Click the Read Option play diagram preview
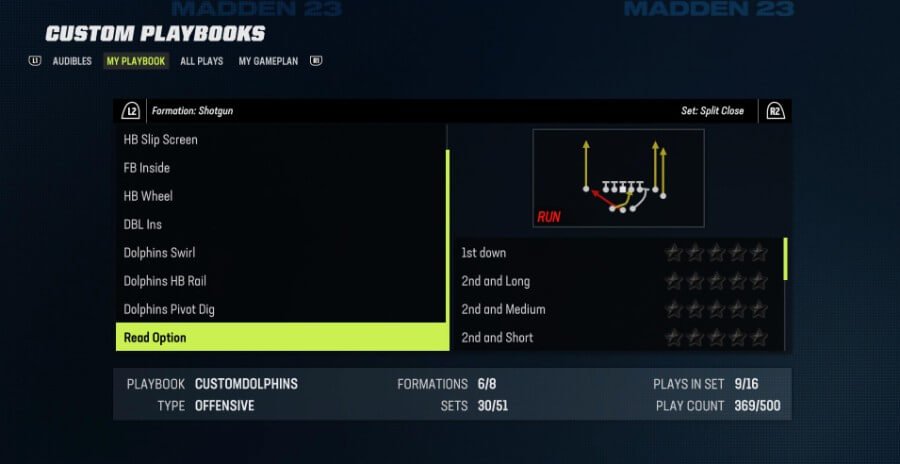900x464 pixels. tap(618, 178)
